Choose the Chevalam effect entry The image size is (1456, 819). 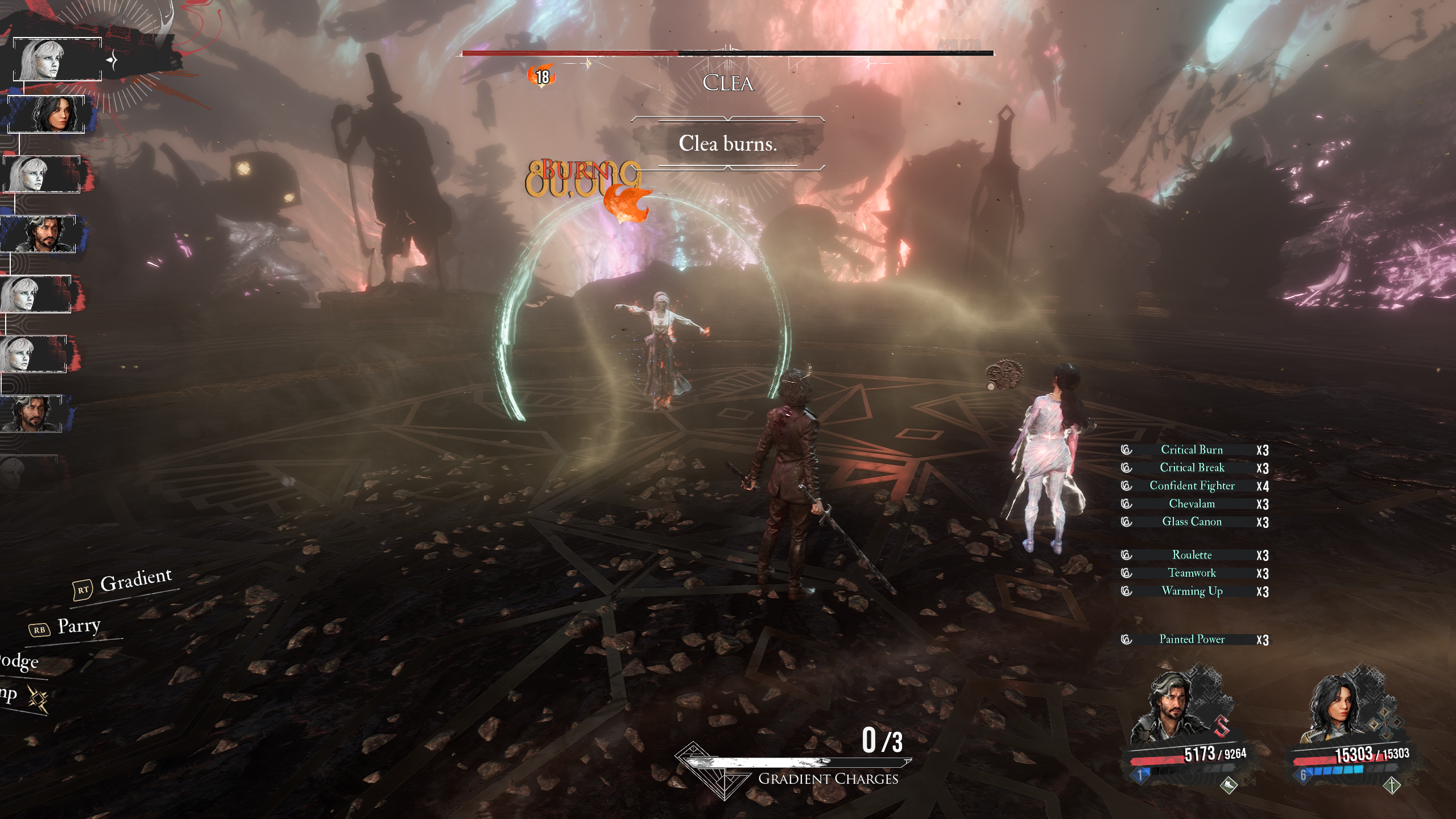[1192, 504]
